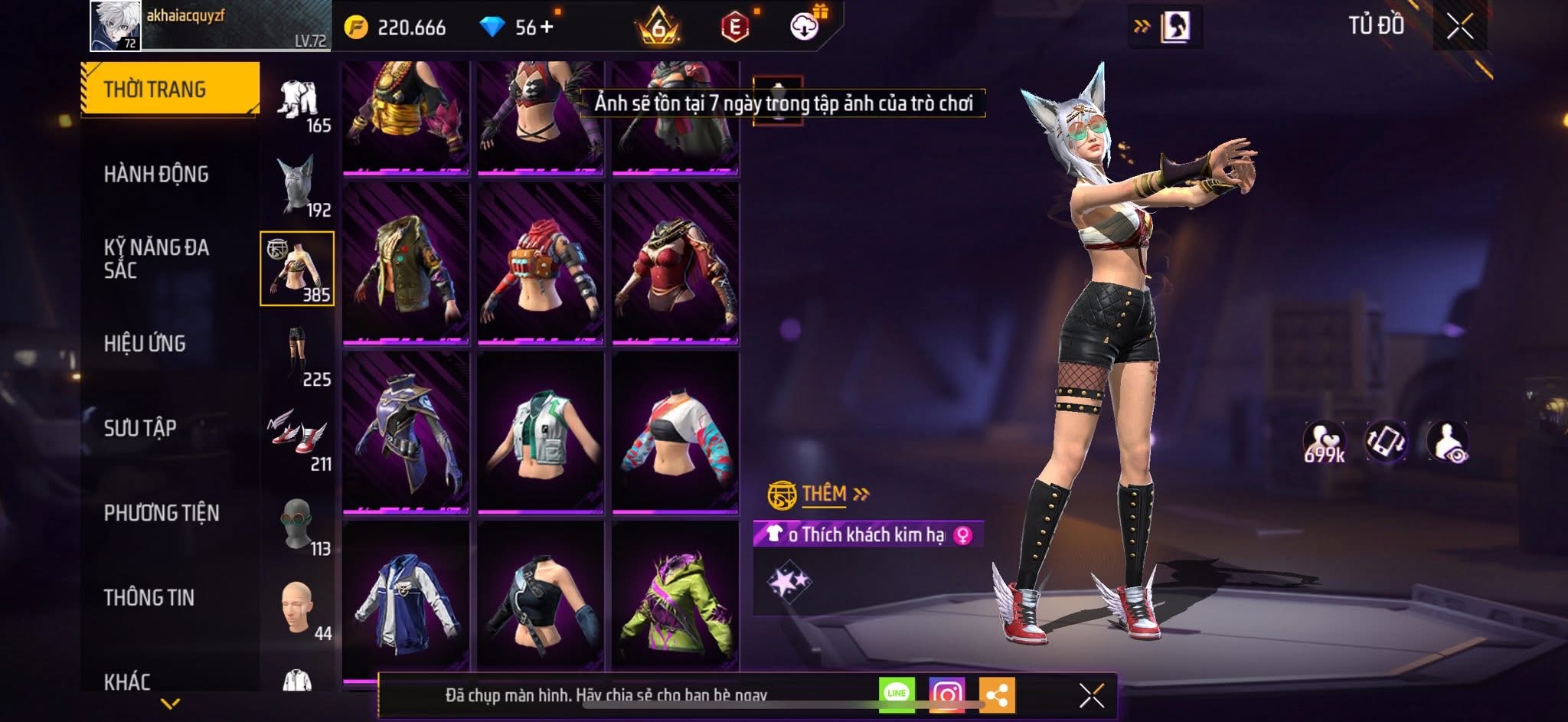This screenshot has height=722, width=1568.
Task: Close the wardrobe with the X button
Action: point(1459,27)
